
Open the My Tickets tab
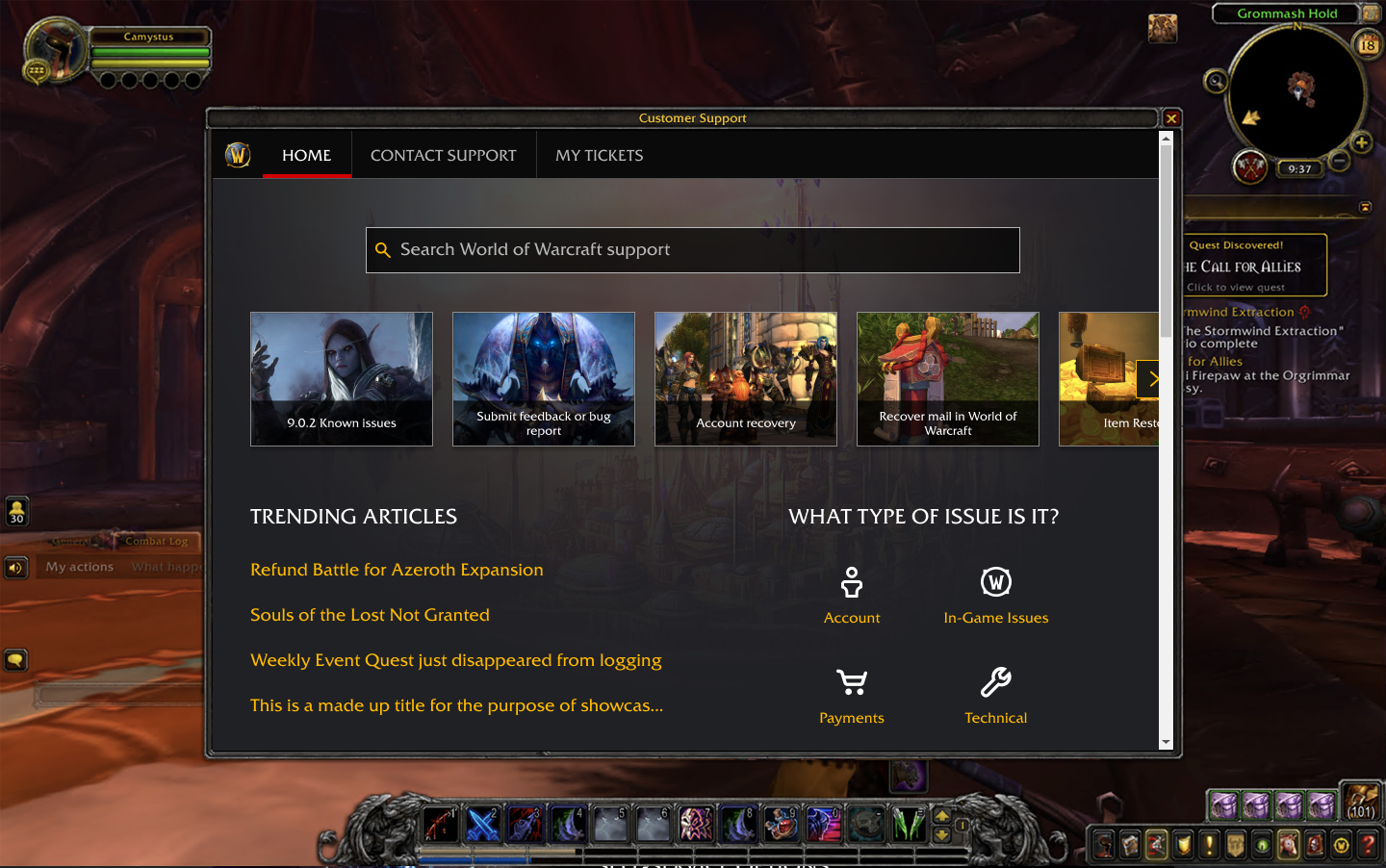599,155
